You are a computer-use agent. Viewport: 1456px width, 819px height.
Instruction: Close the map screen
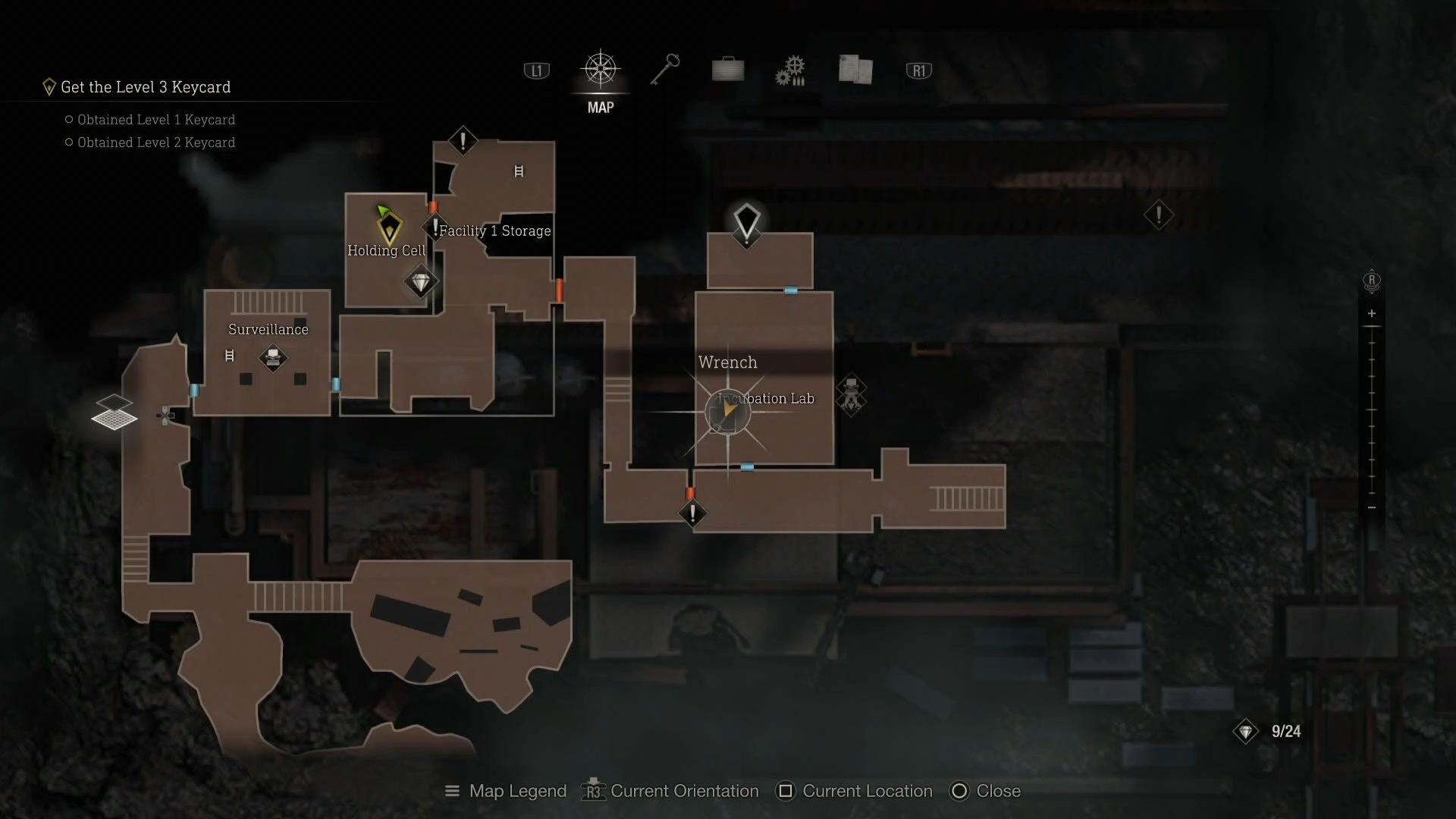(x=986, y=791)
